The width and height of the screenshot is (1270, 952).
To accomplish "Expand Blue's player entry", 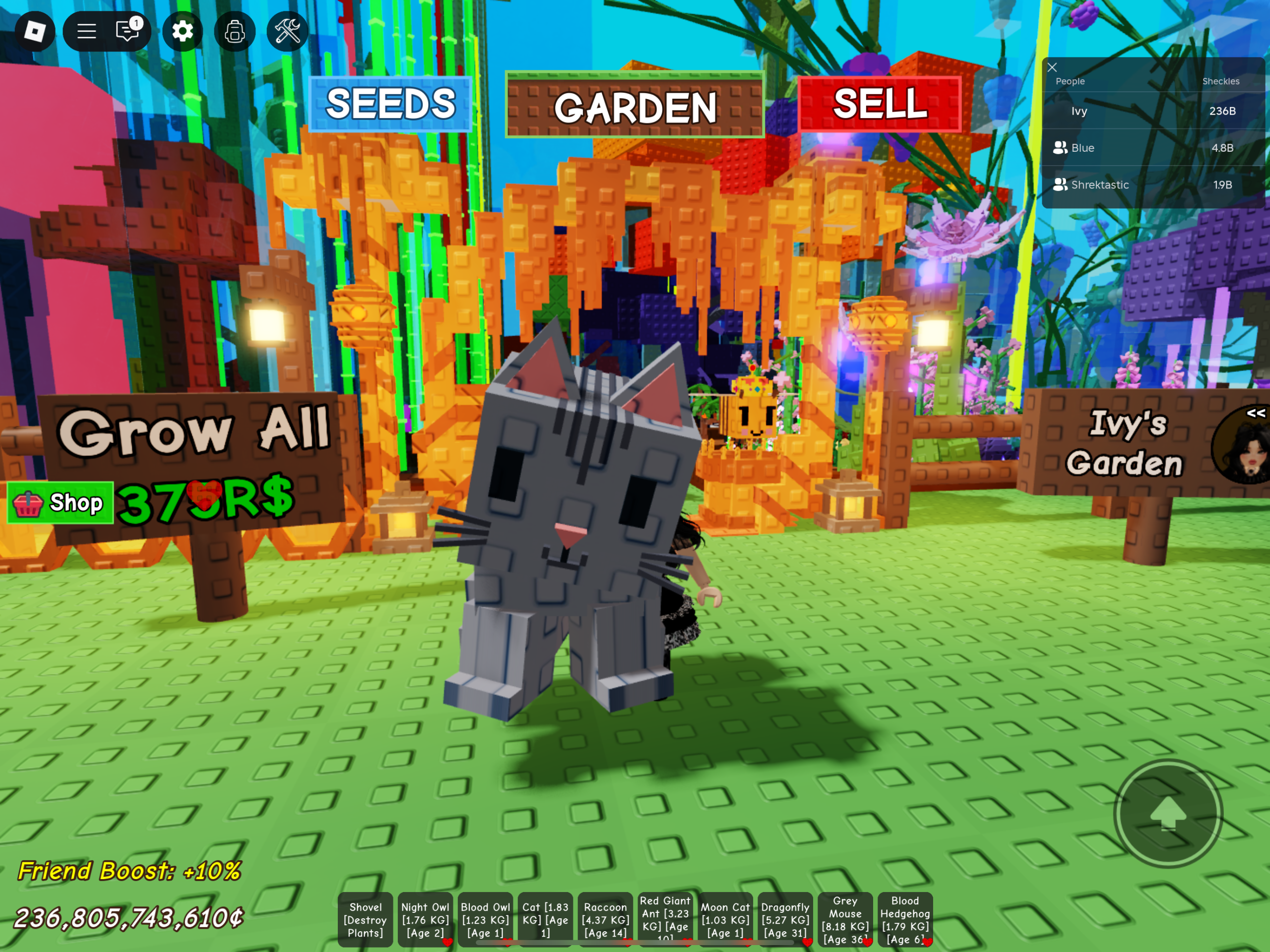I will tap(1062, 148).
